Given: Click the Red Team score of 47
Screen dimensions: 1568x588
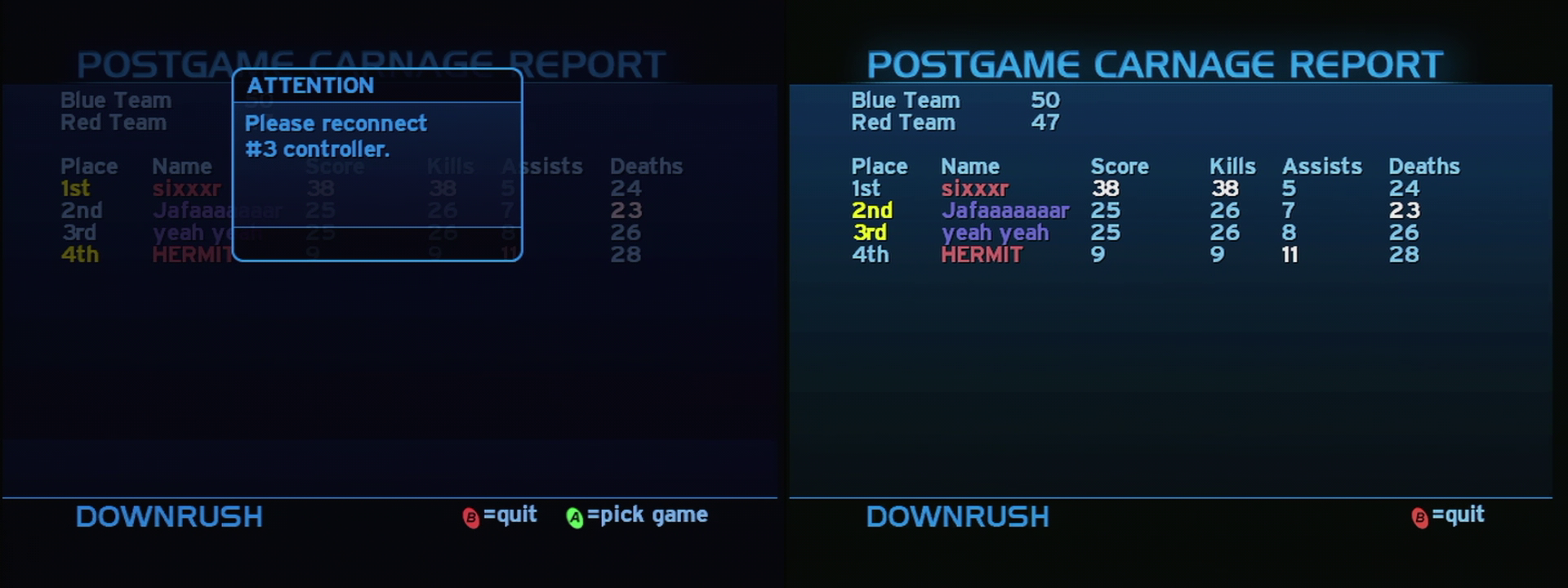Looking at the screenshot, I should point(1045,122).
